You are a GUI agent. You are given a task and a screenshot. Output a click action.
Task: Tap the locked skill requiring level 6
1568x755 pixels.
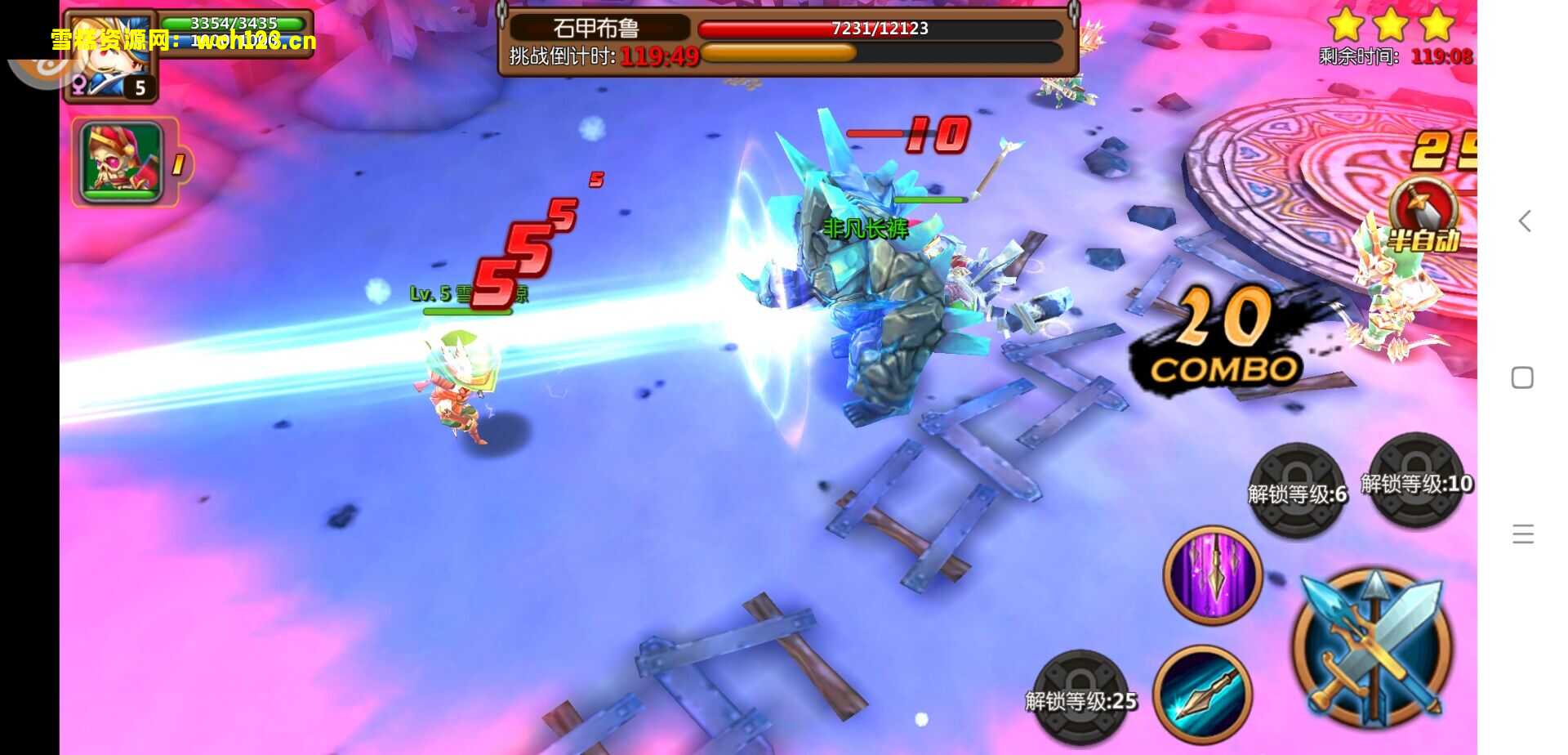[1297, 490]
